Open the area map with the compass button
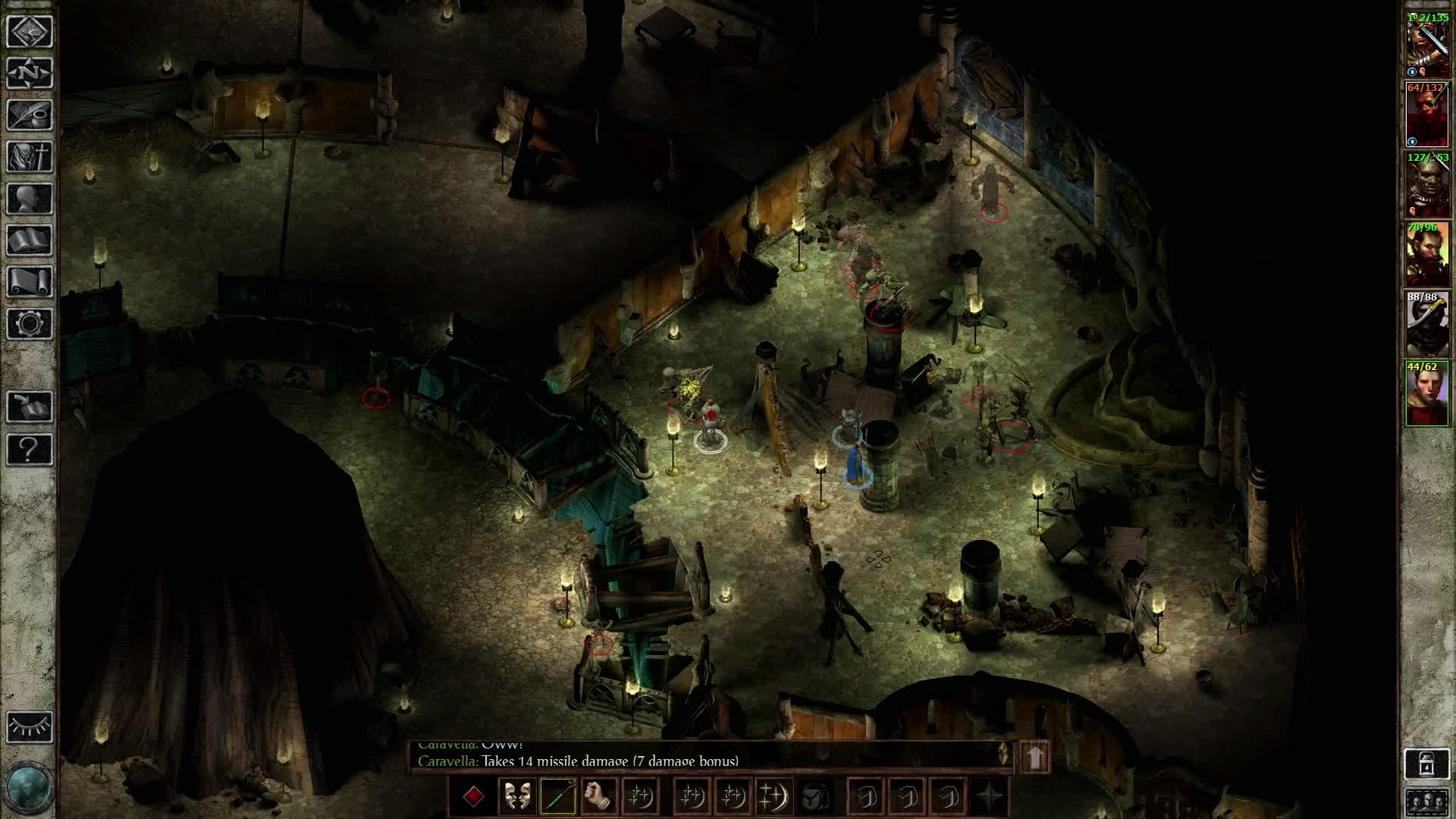The image size is (1456, 819). pyautogui.click(x=30, y=74)
